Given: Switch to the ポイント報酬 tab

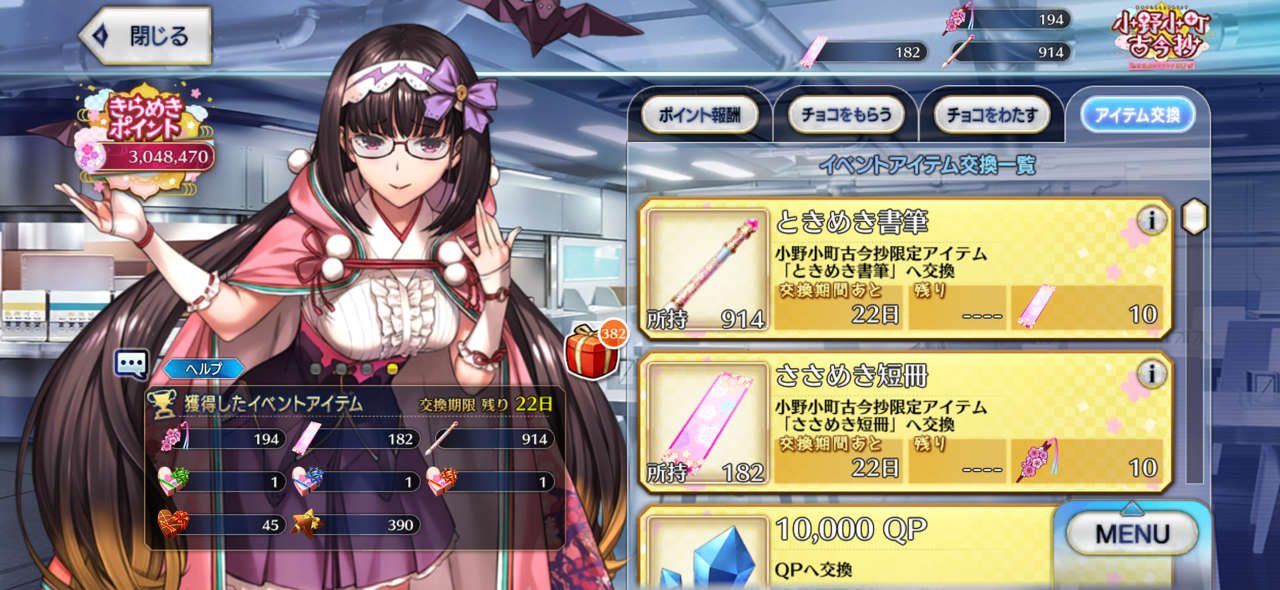Looking at the screenshot, I should pos(699,116).
